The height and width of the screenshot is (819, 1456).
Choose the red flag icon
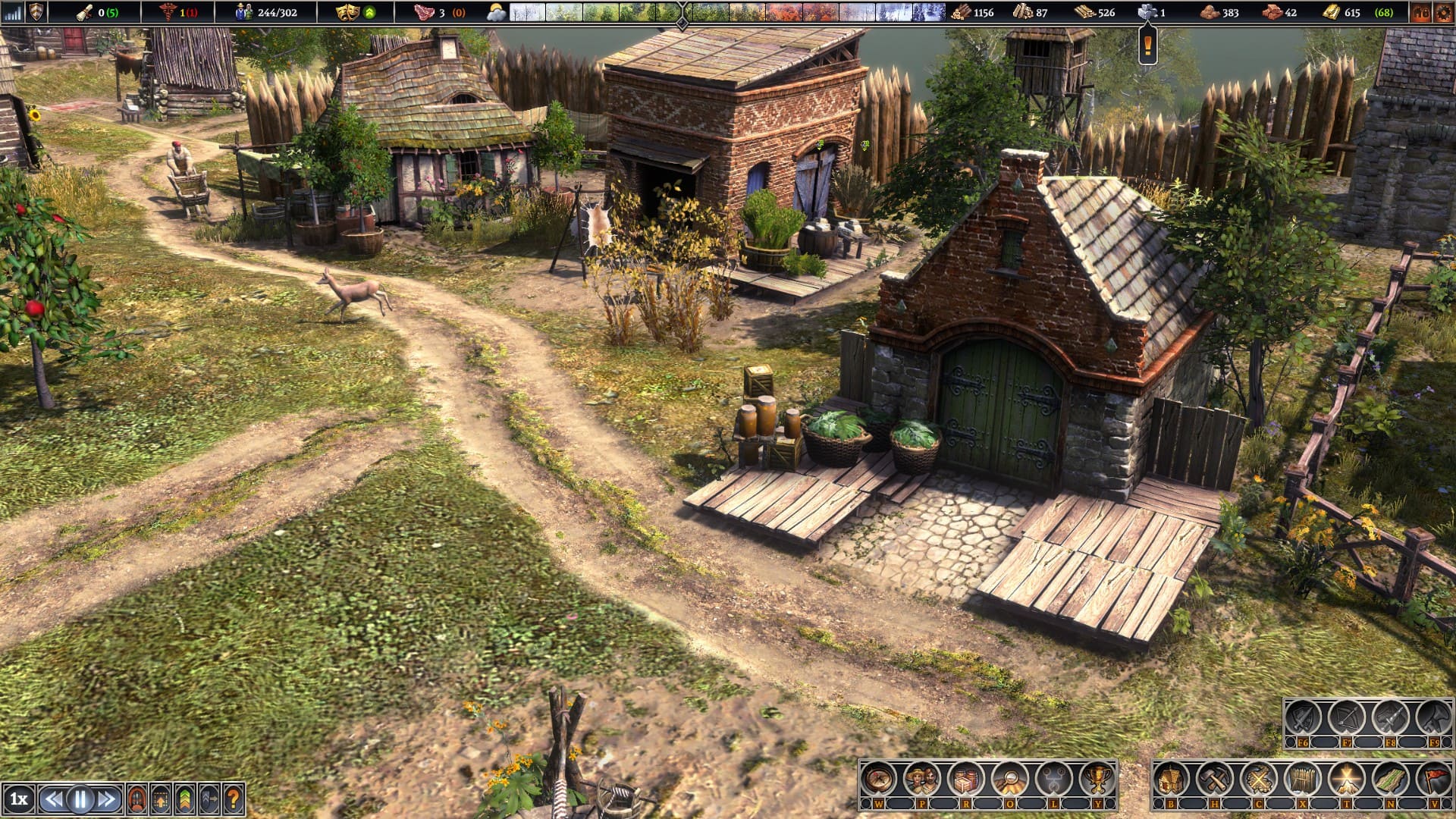(x=1433, y=779)
